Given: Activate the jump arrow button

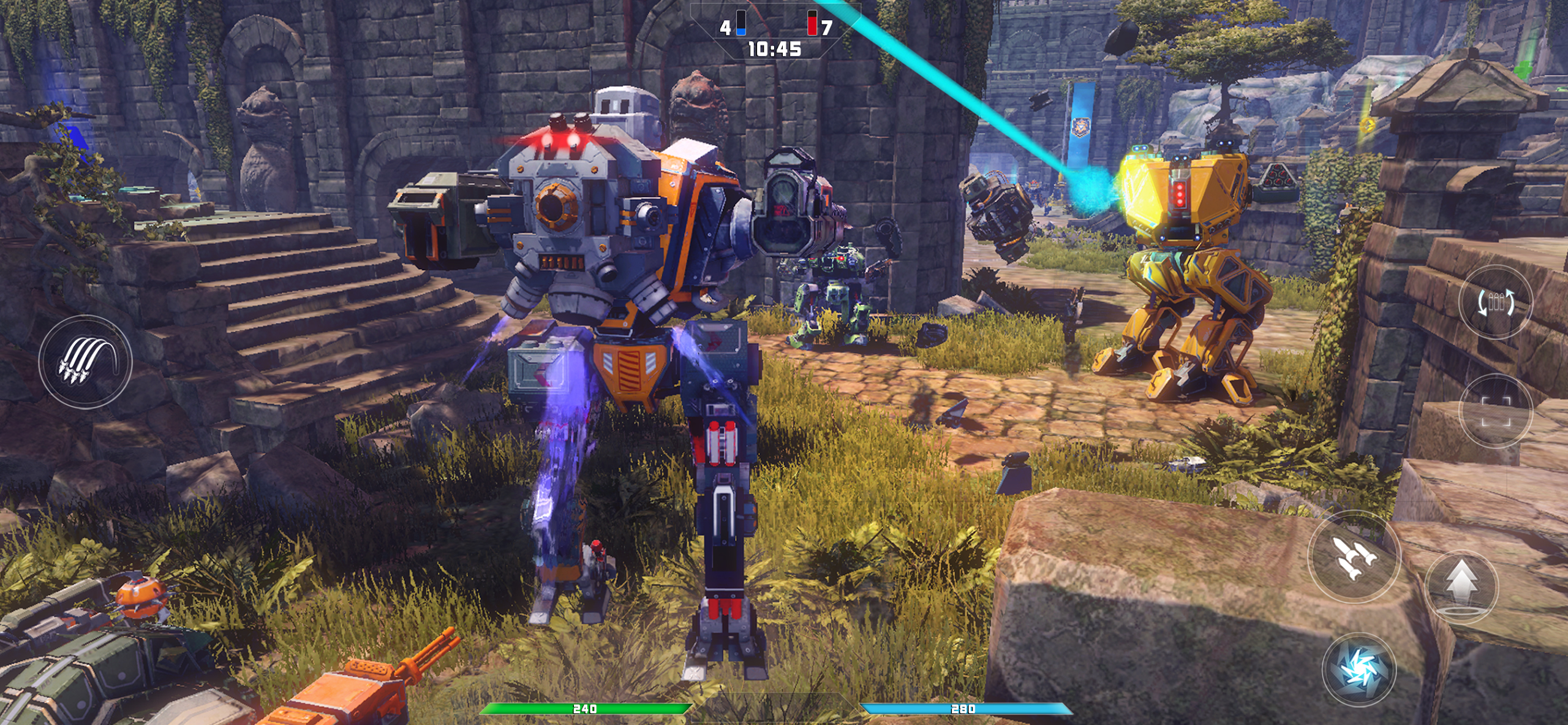Looking at the screenshot, I should tap(1461, 586).
